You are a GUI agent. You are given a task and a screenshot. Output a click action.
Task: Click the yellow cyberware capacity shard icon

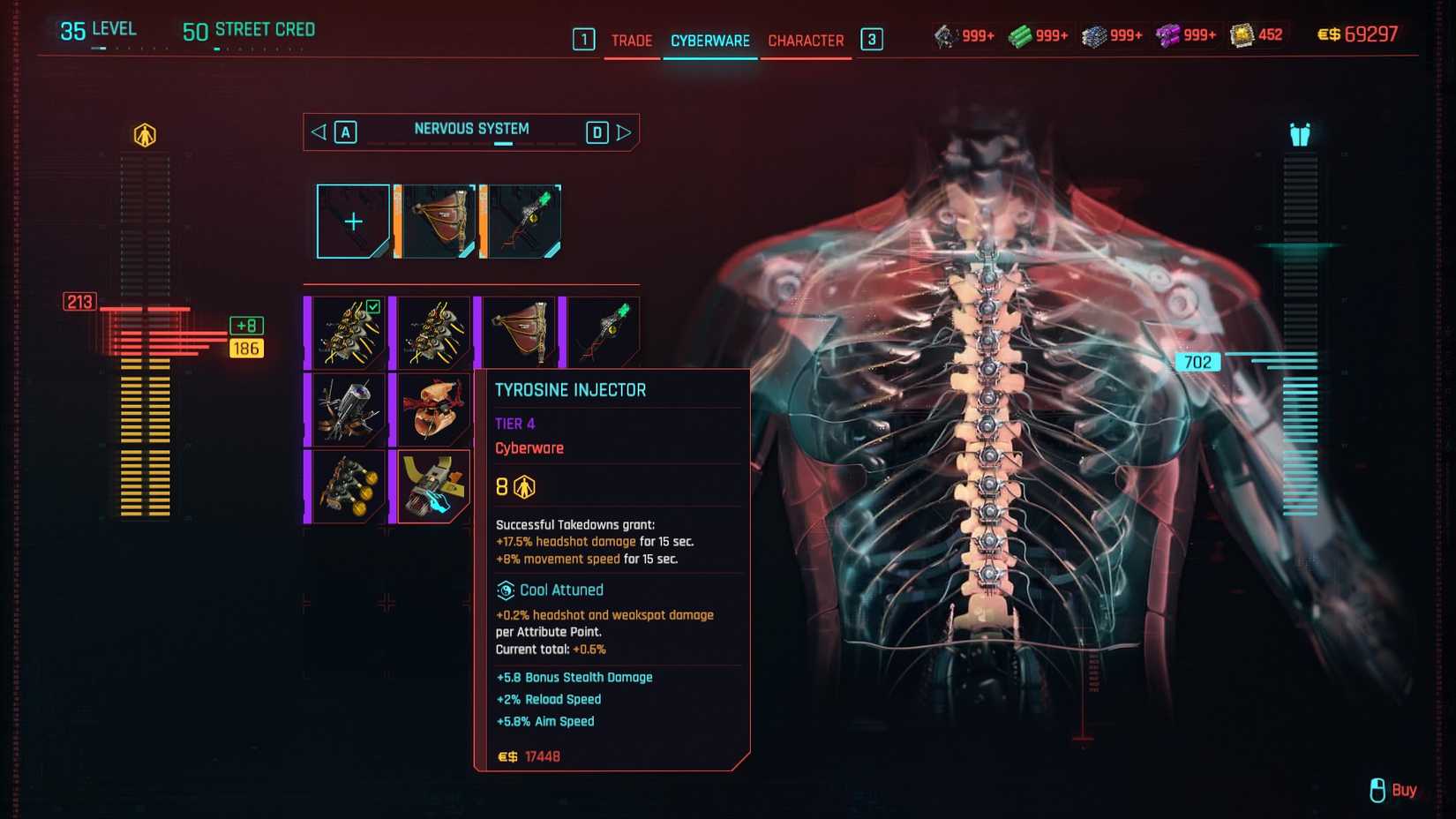pos(1241,34)
